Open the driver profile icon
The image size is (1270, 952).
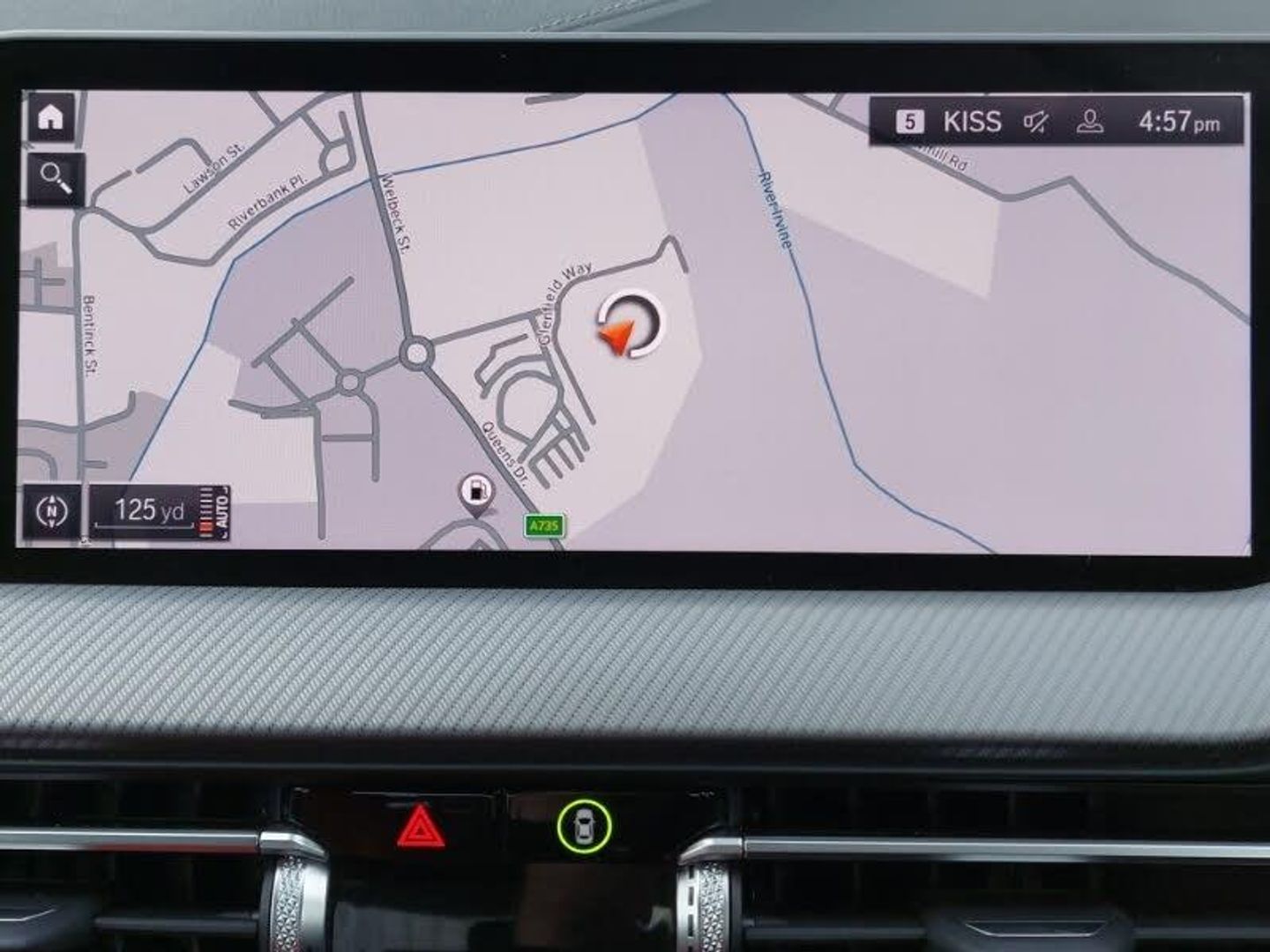click(x=1090, y=122)
